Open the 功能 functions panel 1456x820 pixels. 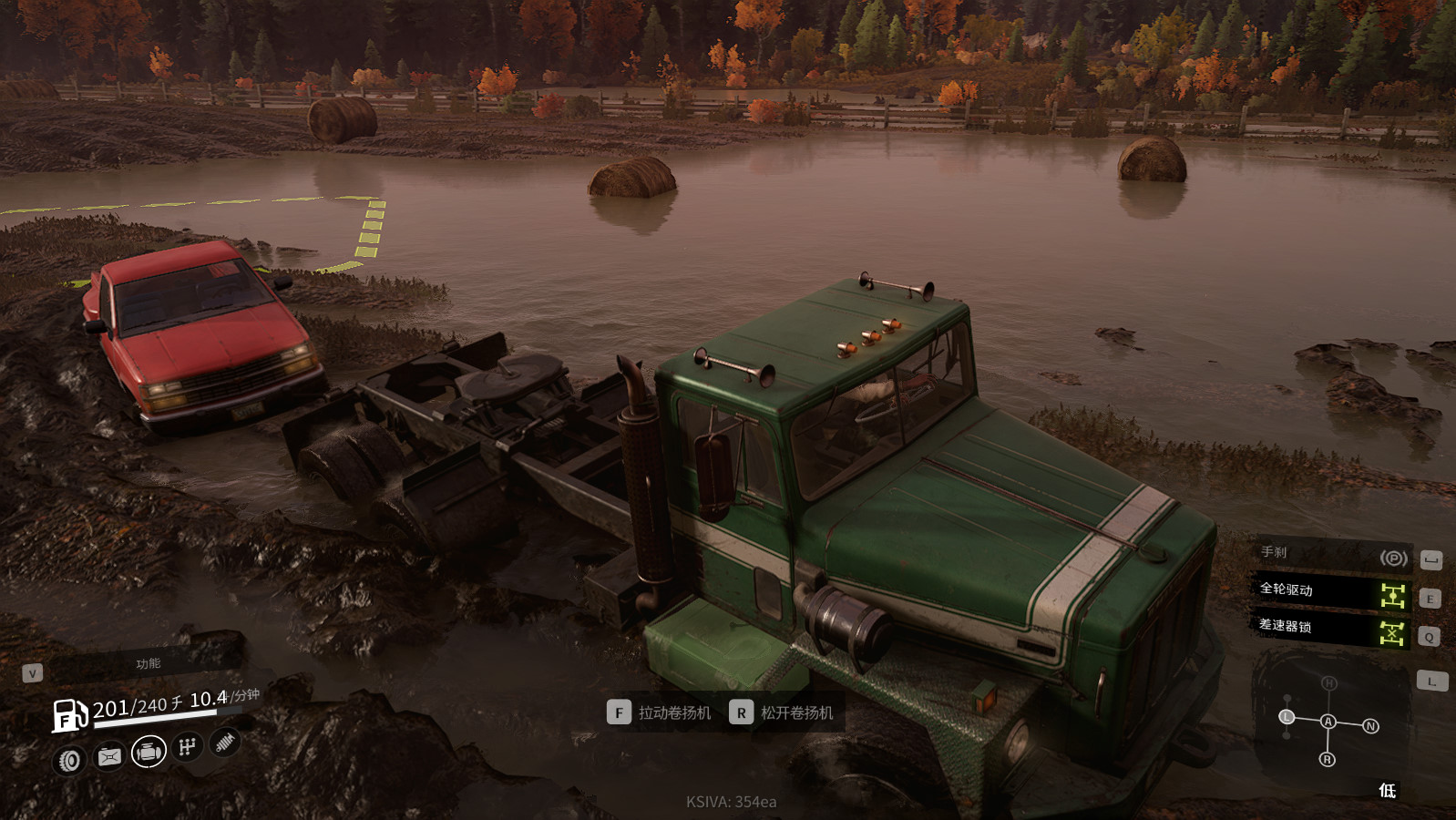148,664
